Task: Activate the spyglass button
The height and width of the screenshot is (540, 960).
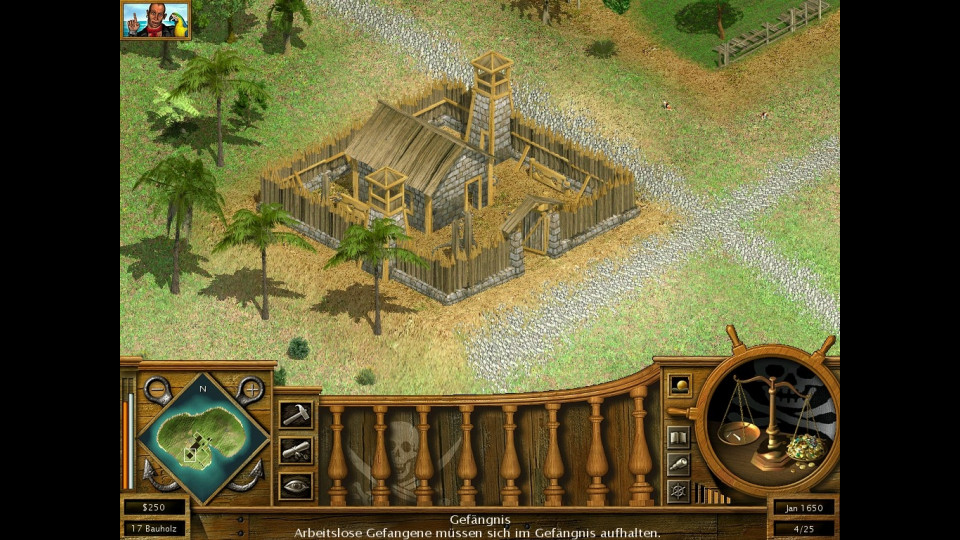Action: click(678, 464)
